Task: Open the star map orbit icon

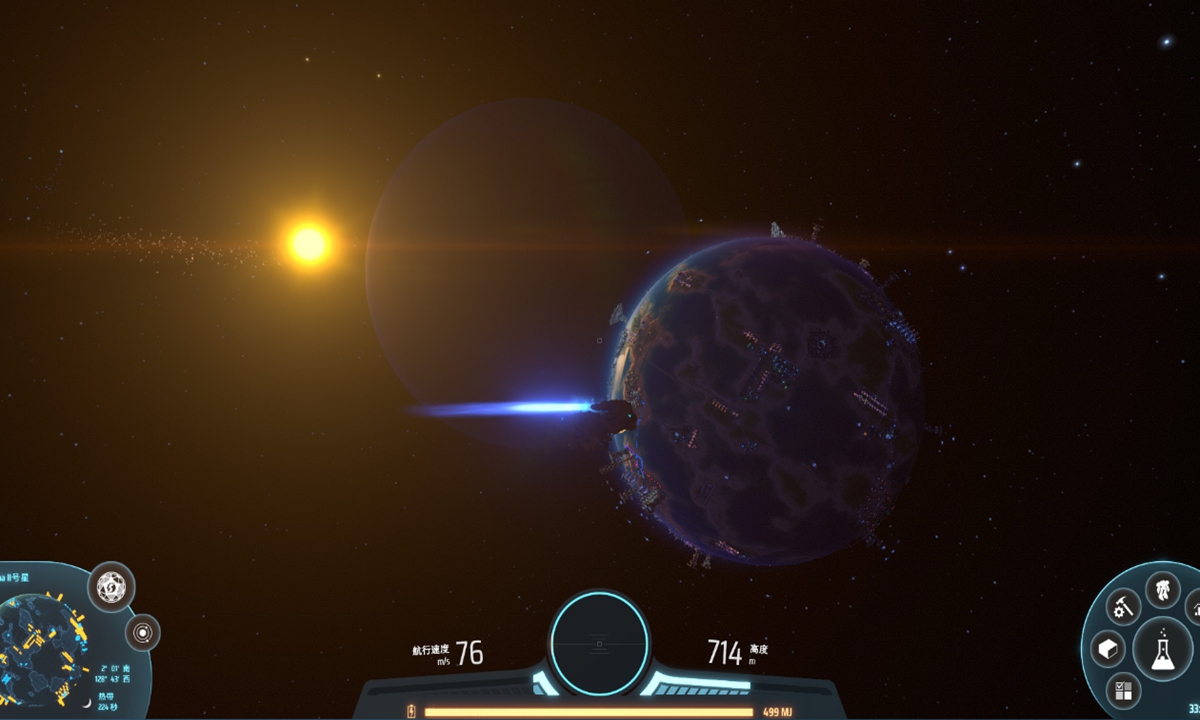Action: coord(144,632)
